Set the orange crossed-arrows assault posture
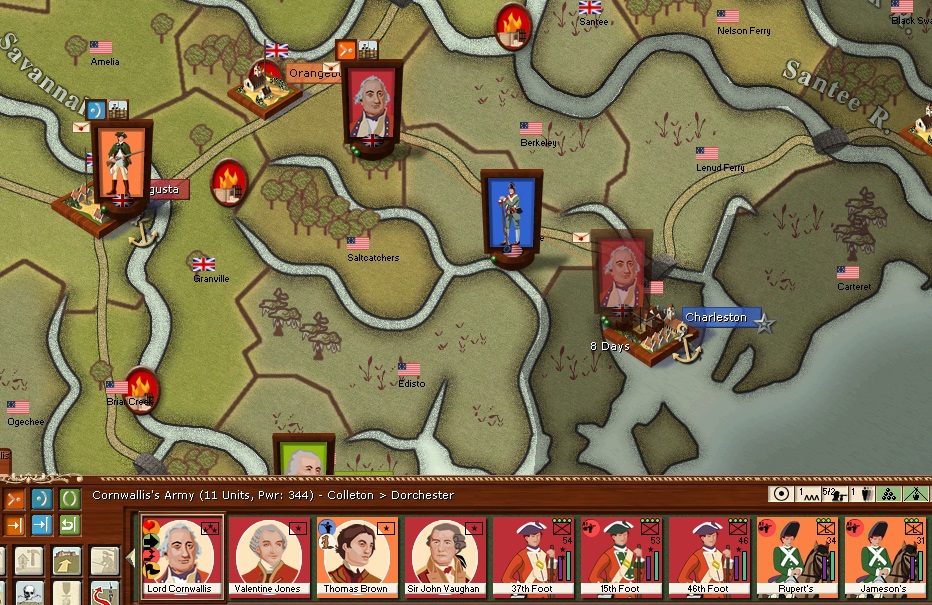 [x=15, y=498]
